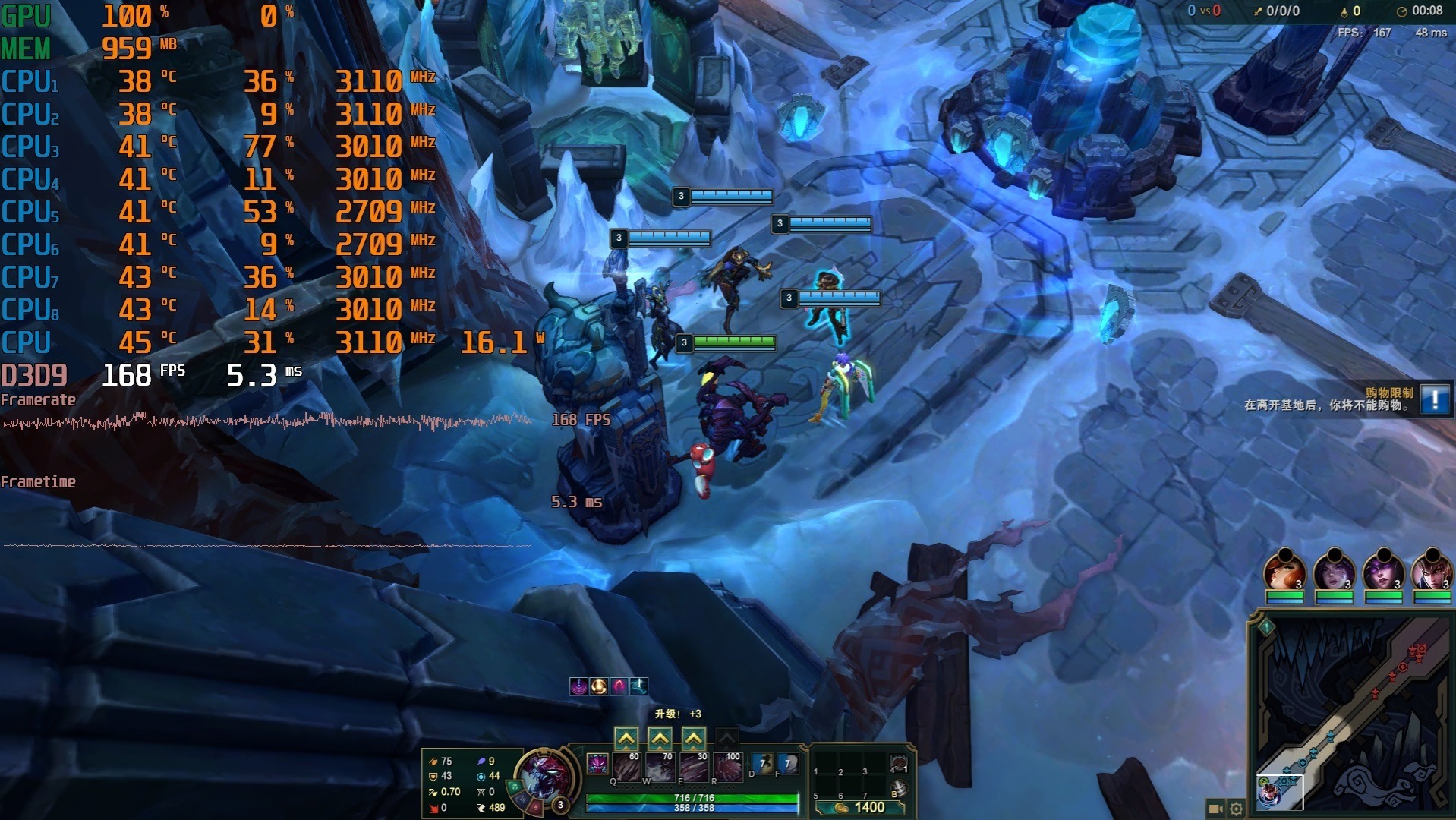Level up the W ability
The height and width of the screenshot is (820, 1456).
tap(660, 738)
